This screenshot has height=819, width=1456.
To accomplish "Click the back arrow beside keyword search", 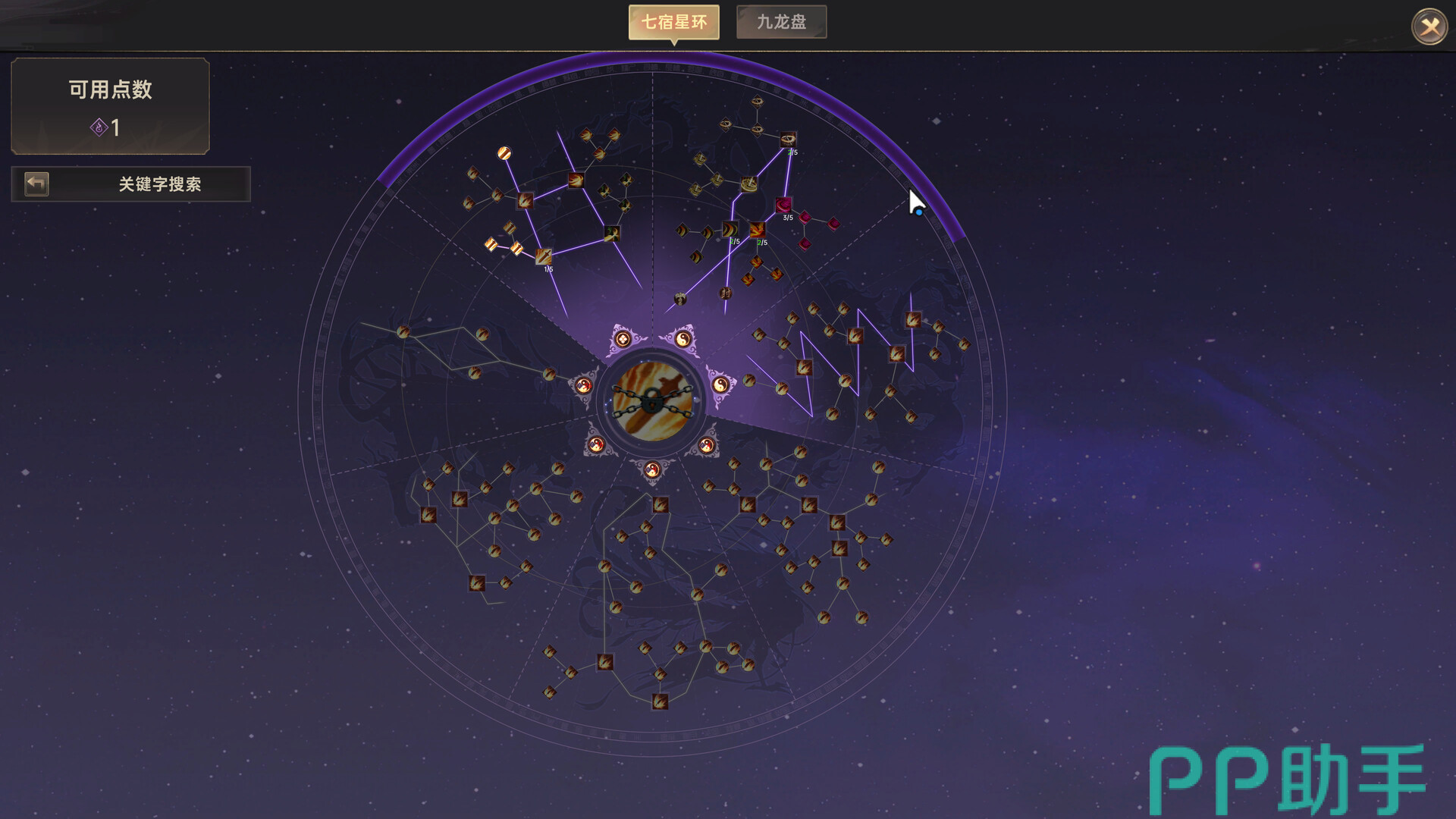I will click(x=36, y=184).
